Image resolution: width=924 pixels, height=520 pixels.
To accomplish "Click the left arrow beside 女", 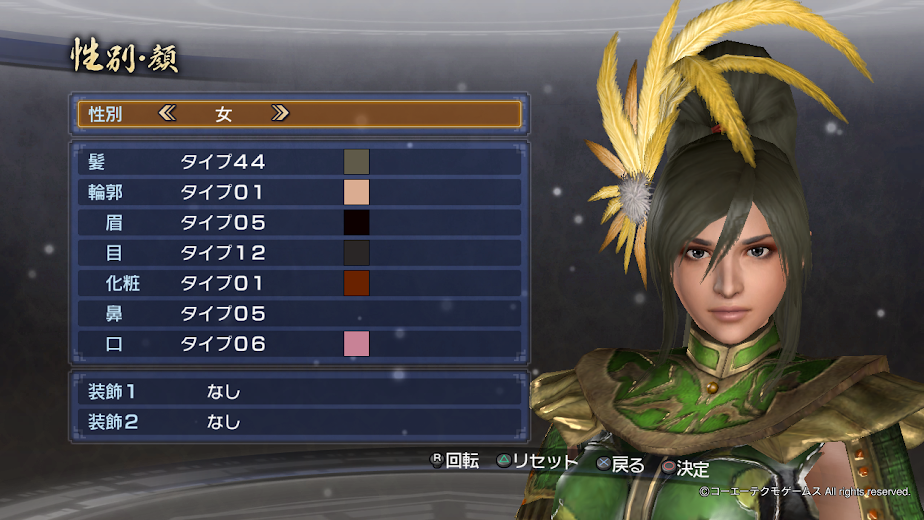I will [167, 114].
